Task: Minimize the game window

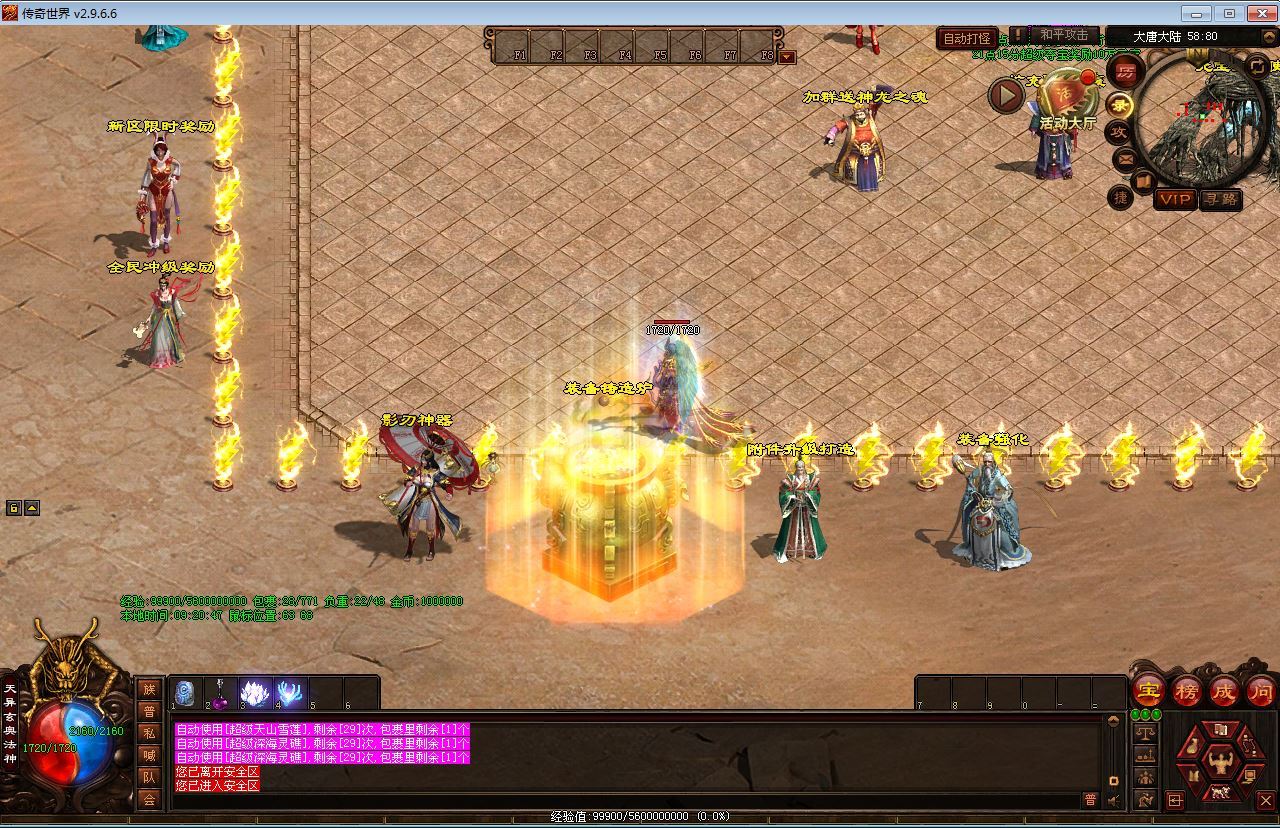Action: click(1196, 13)
